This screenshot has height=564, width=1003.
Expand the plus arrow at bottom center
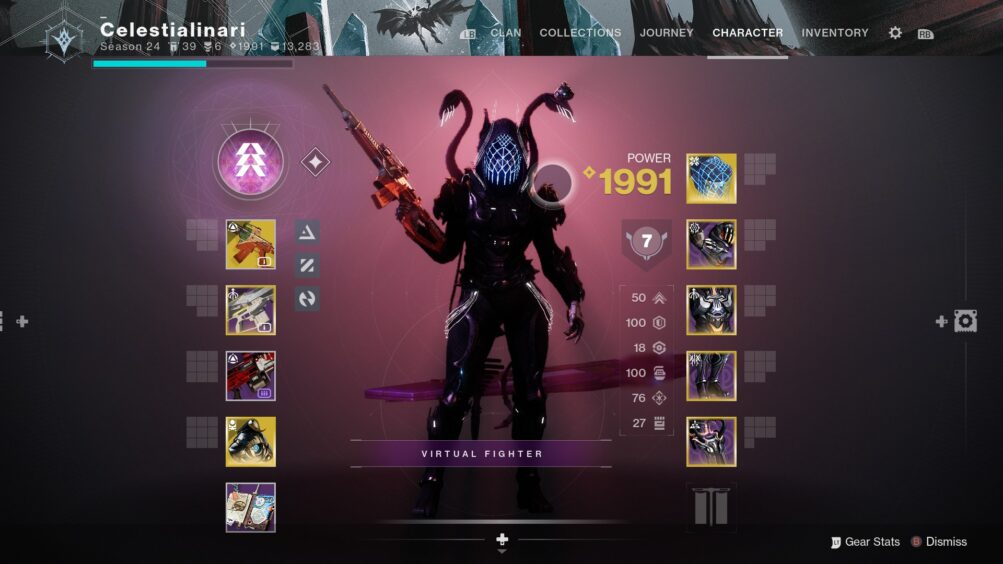(x=502, y=540)
